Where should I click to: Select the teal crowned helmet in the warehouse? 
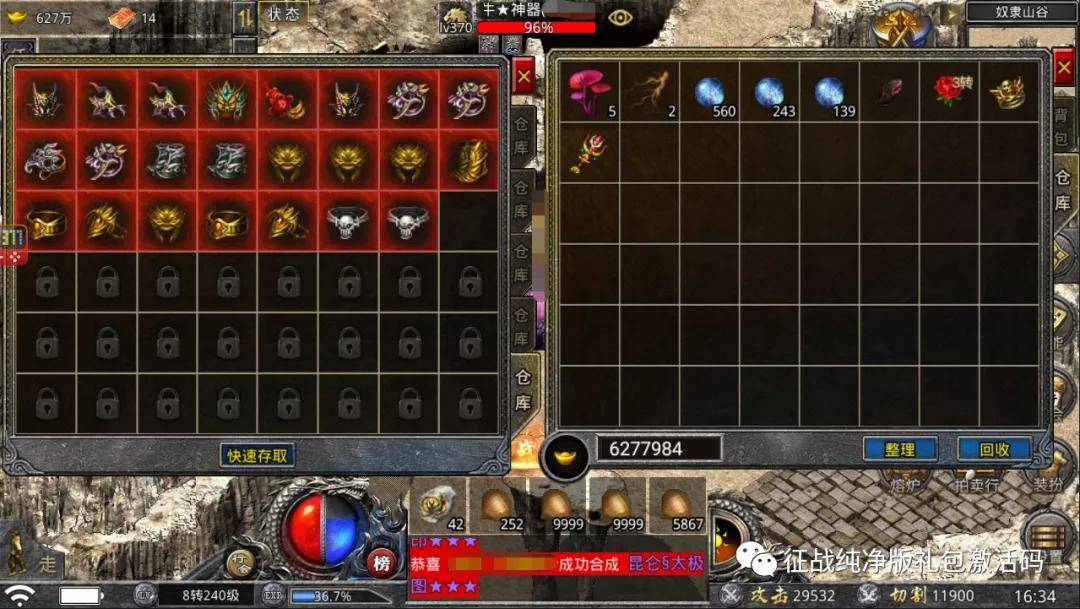pyautogui.click(x=227, y=100)
